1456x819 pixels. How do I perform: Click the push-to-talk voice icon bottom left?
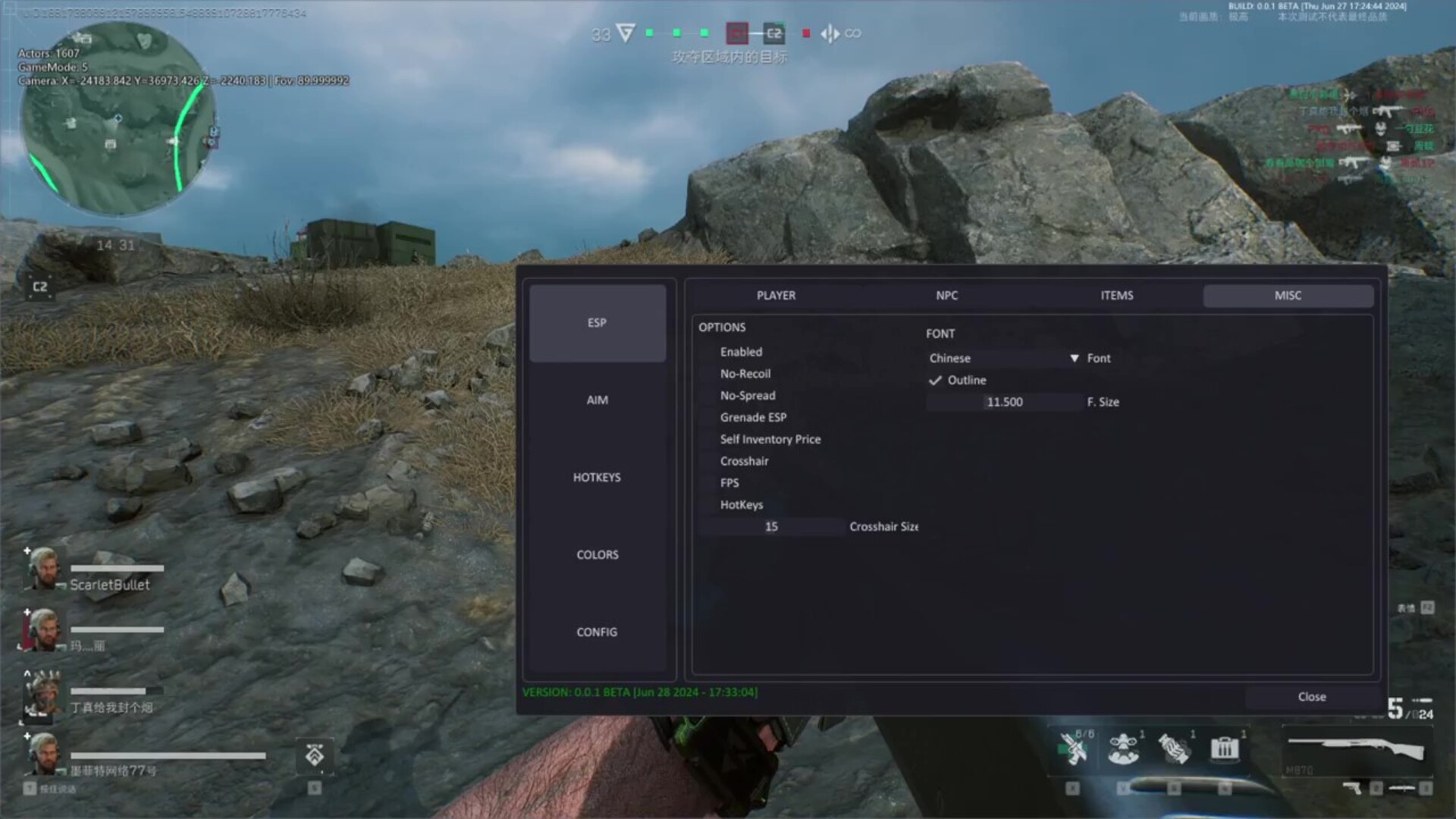[30, 788]
